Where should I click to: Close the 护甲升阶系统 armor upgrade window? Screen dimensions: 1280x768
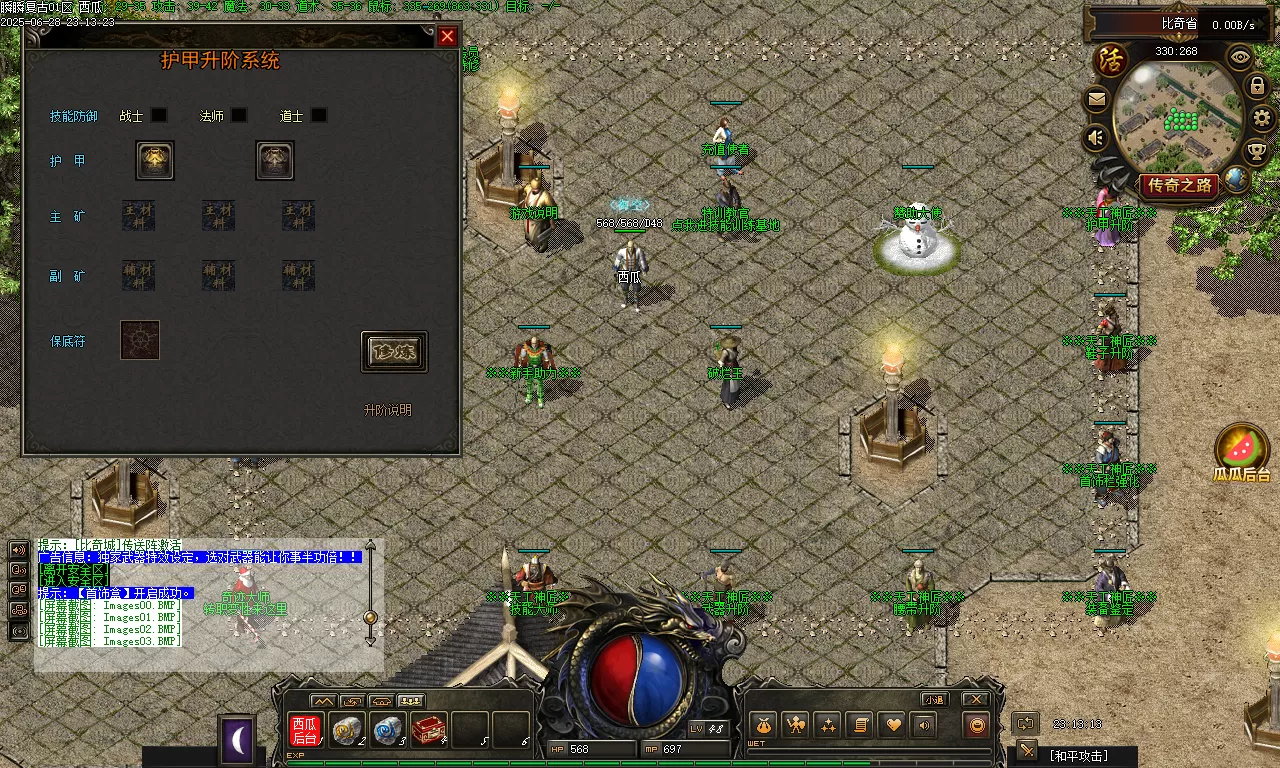point(447,37)
